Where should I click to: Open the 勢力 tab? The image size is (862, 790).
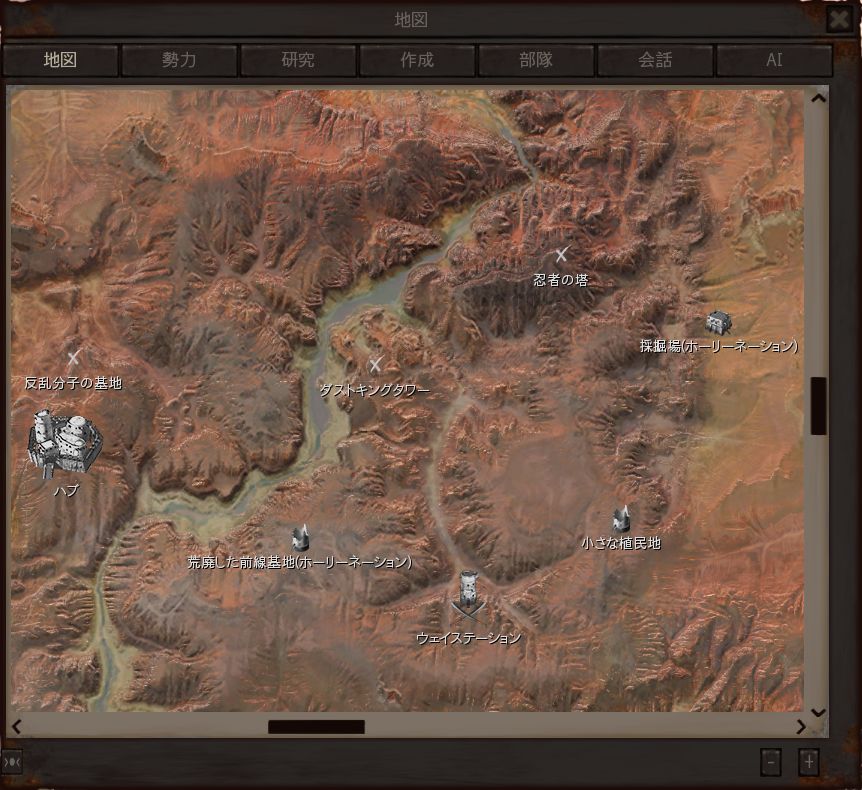click(x=179, y=60)
